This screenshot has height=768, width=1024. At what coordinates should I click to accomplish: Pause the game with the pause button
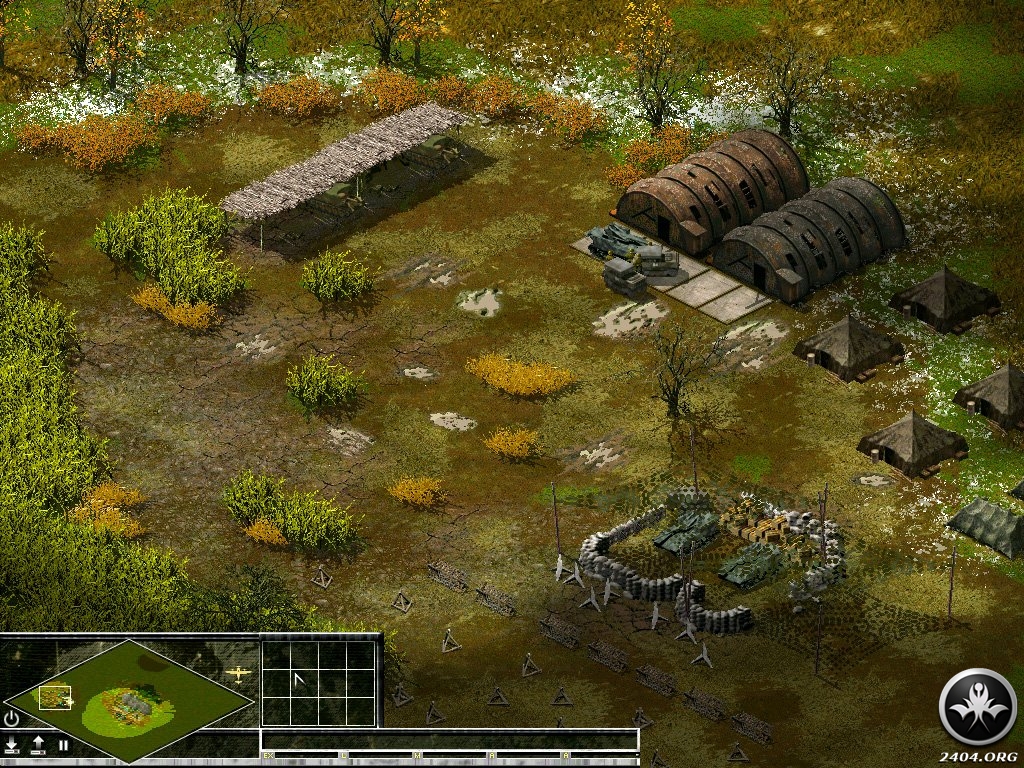pyautogui.click(x=63, y=744)
